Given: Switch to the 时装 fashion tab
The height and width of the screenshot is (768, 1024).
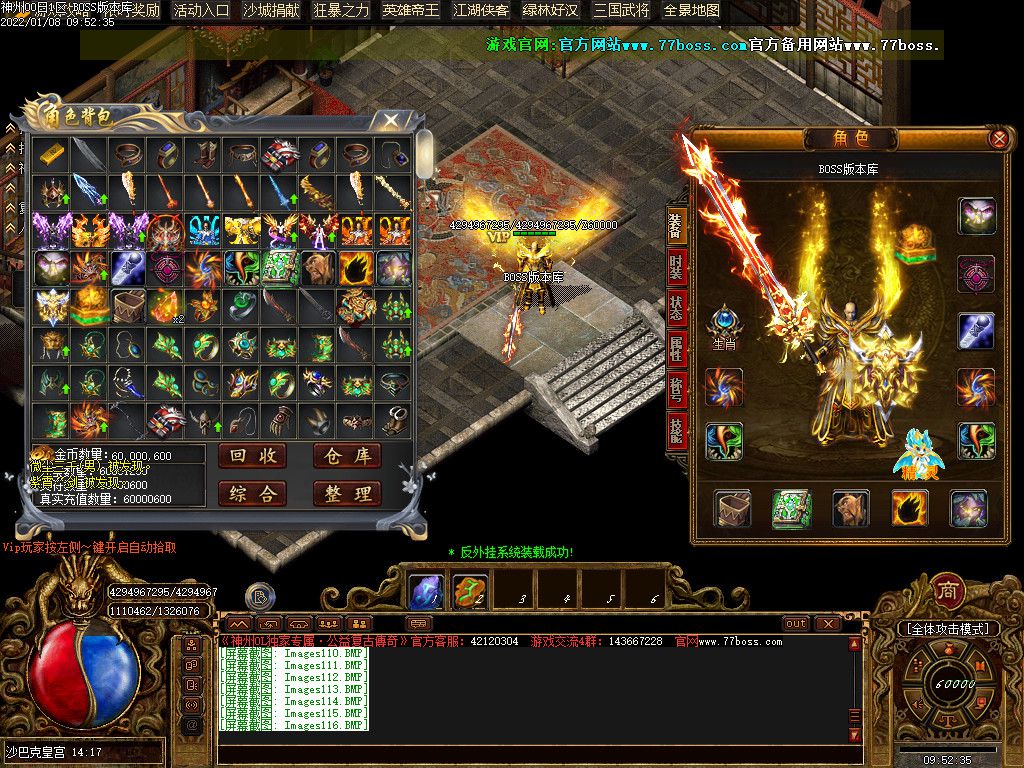Looking at the screenshot, I should click(677, 267).
